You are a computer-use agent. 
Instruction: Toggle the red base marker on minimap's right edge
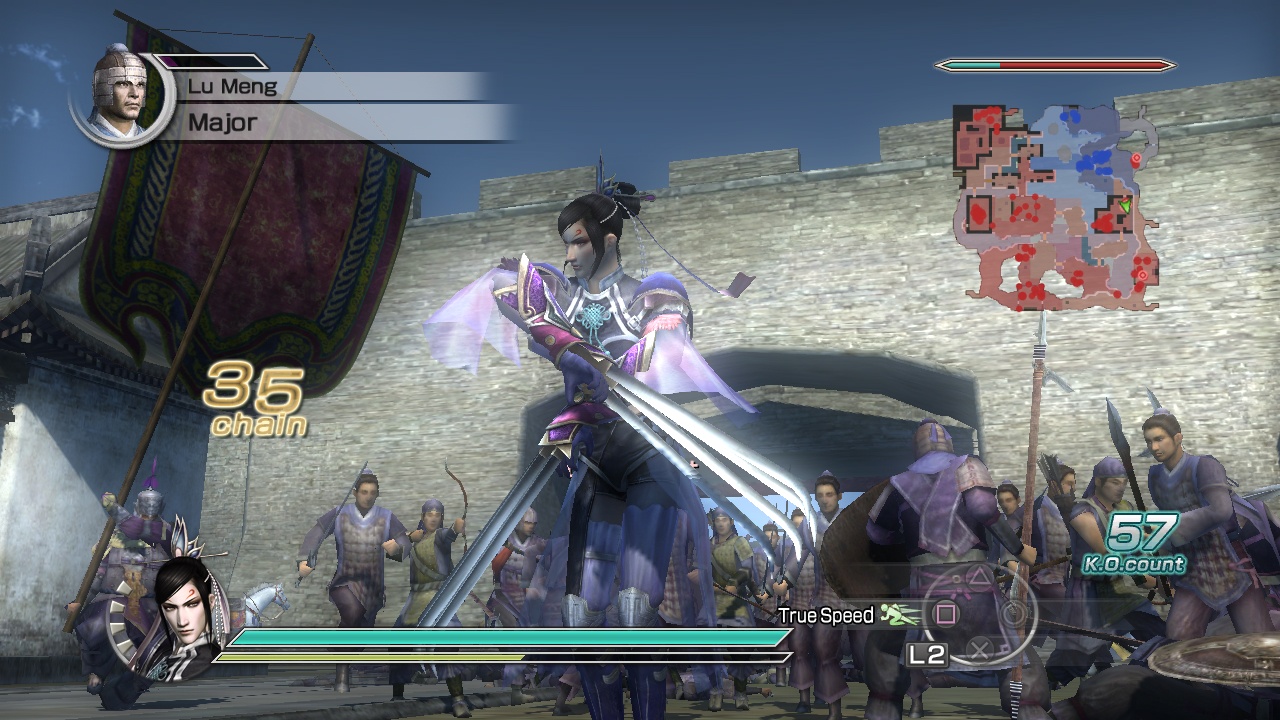(x=1136, y=157)
